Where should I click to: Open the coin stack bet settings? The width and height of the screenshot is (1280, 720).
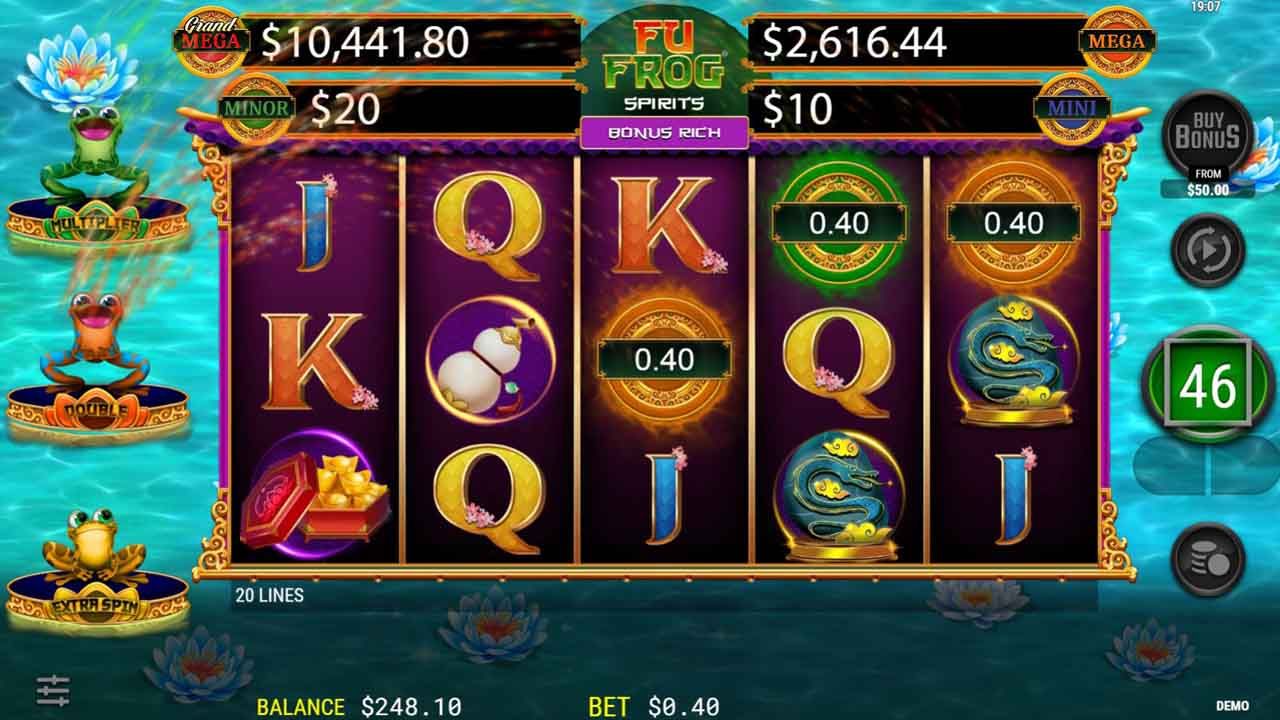coord(1208,560)
